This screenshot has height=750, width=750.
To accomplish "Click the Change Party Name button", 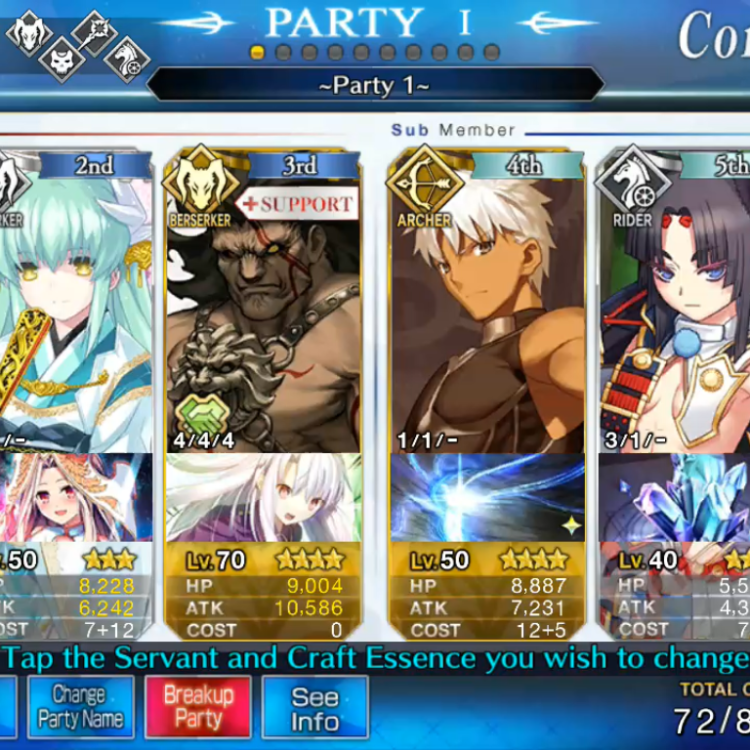I will 80,706.
